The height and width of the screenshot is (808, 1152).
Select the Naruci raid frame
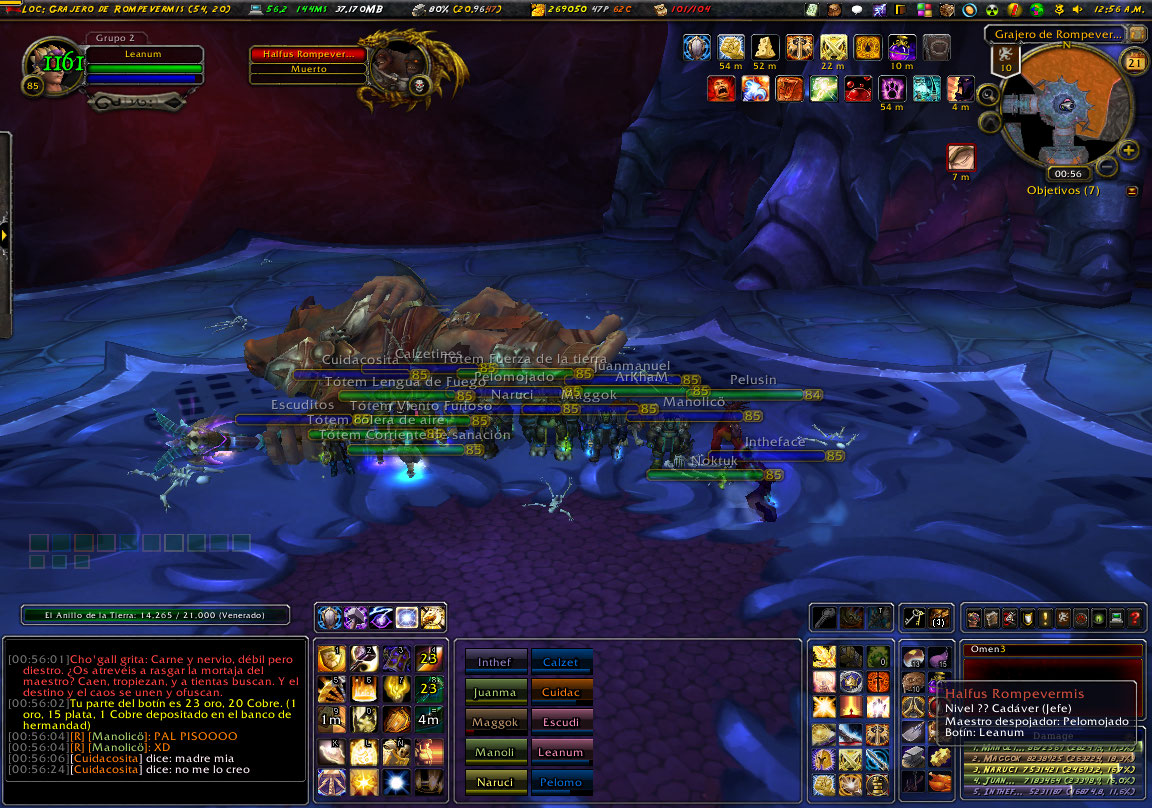click(x=496, y=782)
